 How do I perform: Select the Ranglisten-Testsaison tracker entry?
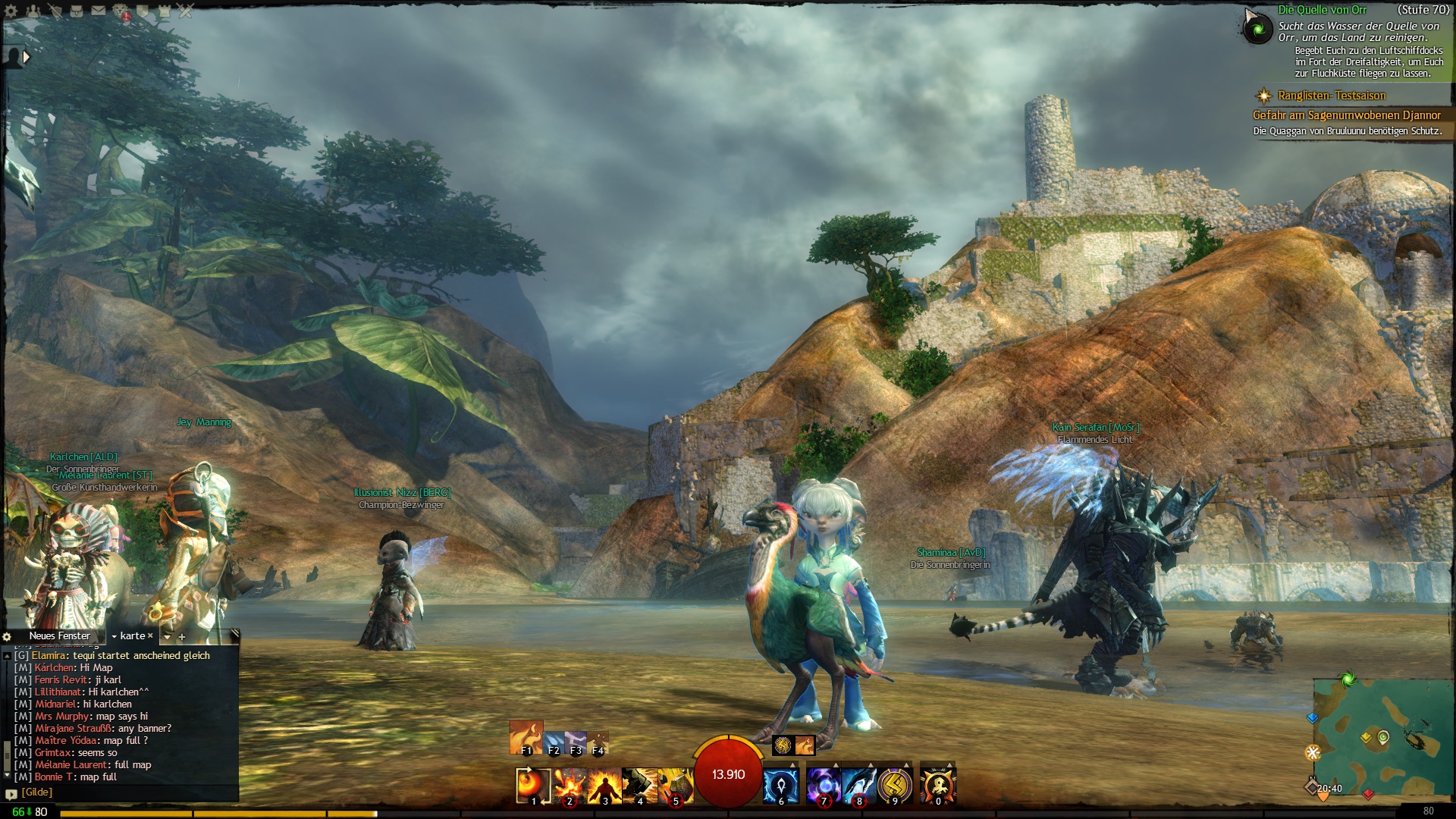[x=1332, y=96]
